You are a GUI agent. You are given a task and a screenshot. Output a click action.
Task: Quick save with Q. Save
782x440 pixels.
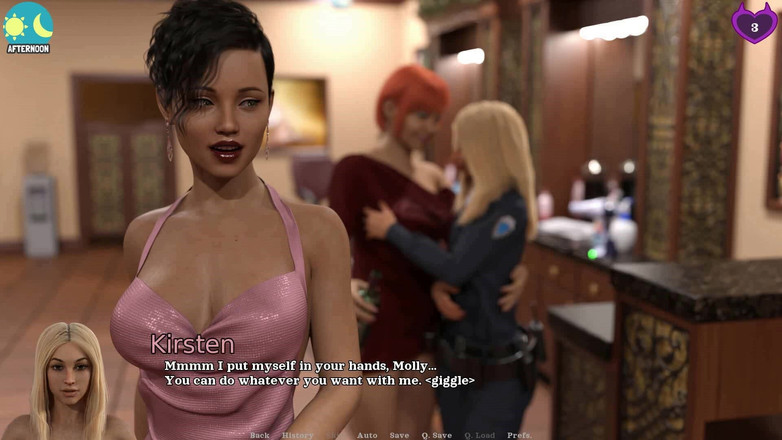tap(436, 435)
